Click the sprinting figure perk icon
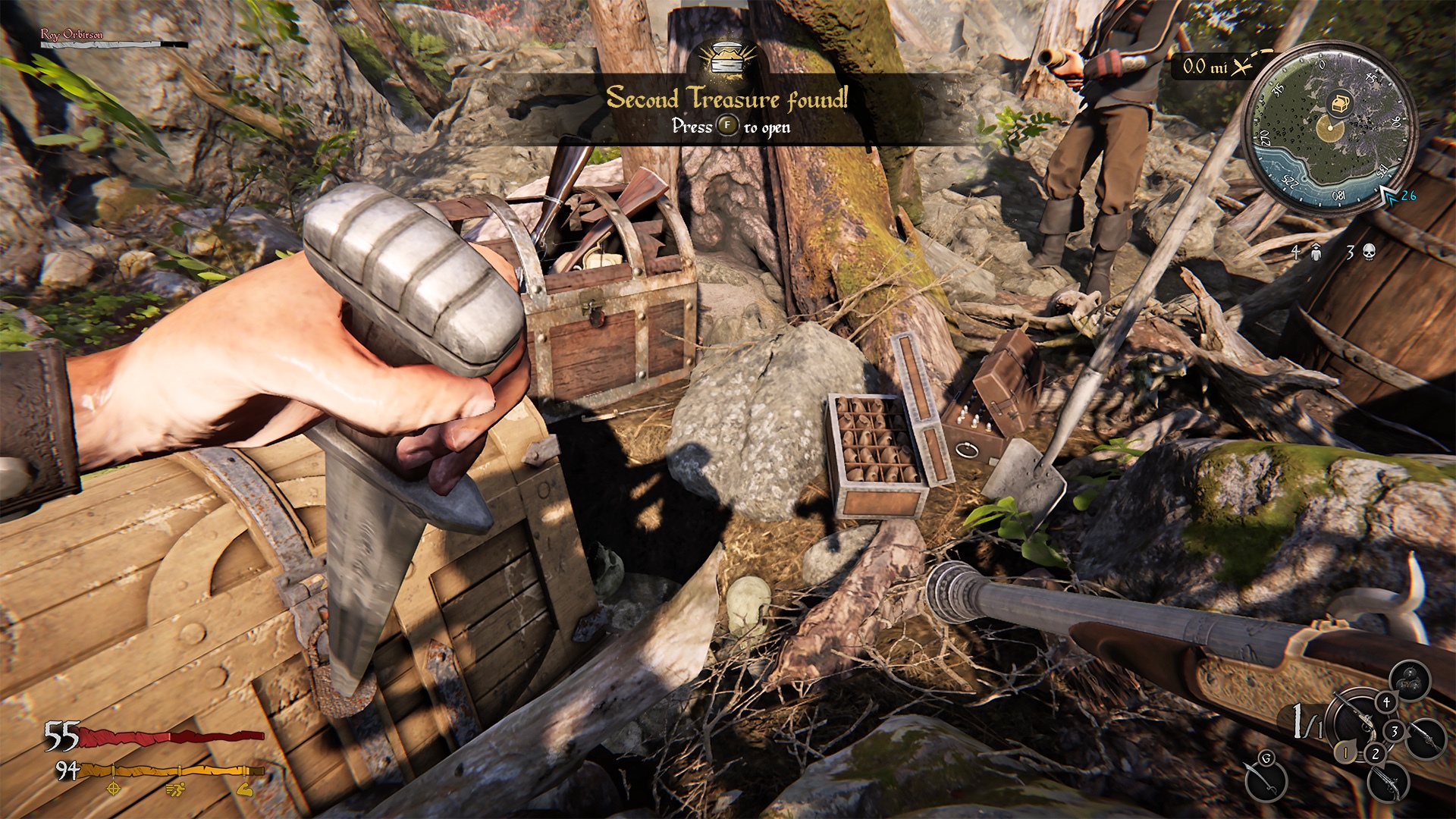This screenshot has width=1456, height=819. tap(174, 790)
